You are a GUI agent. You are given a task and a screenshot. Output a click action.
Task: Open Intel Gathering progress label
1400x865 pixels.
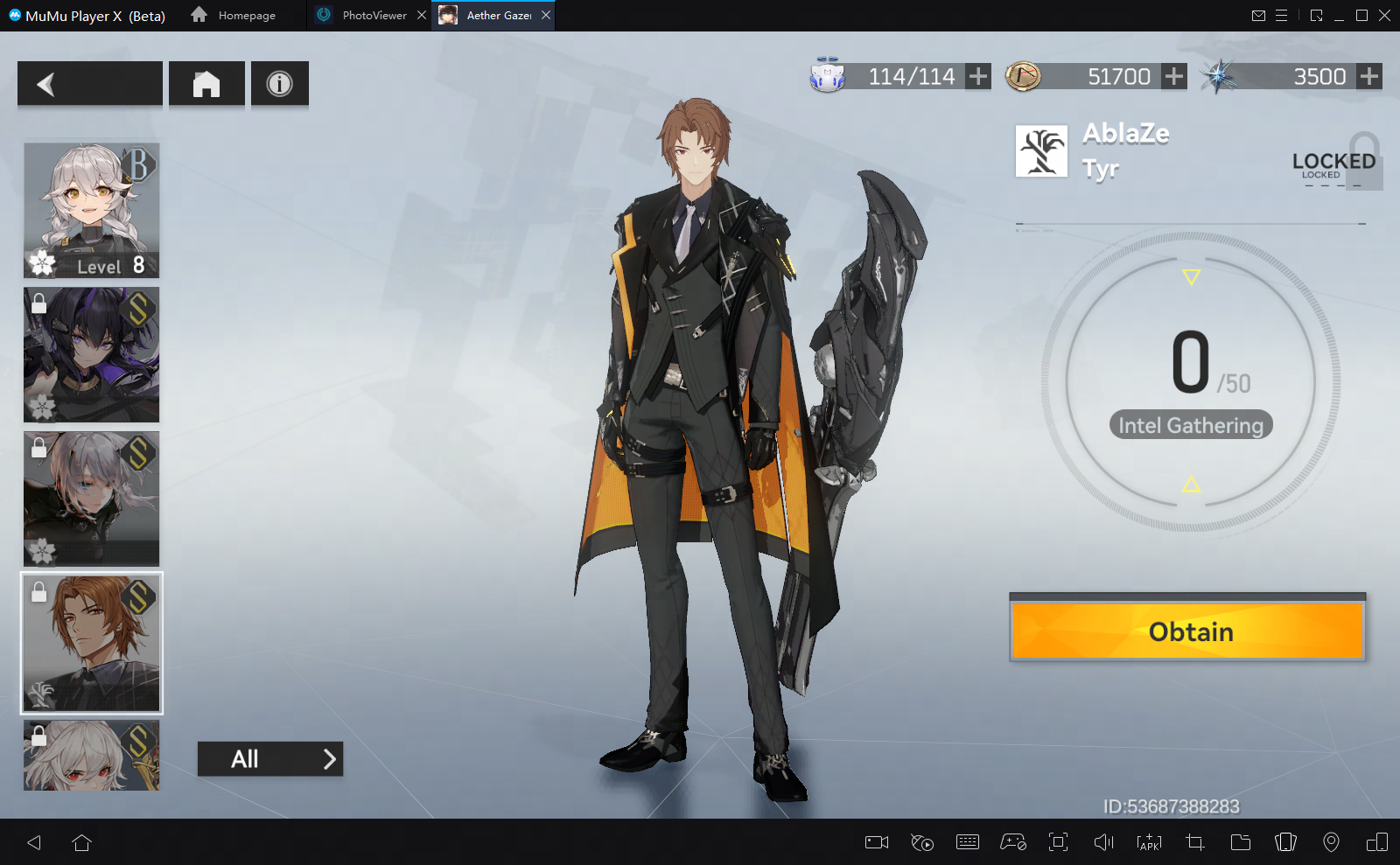1190,425
